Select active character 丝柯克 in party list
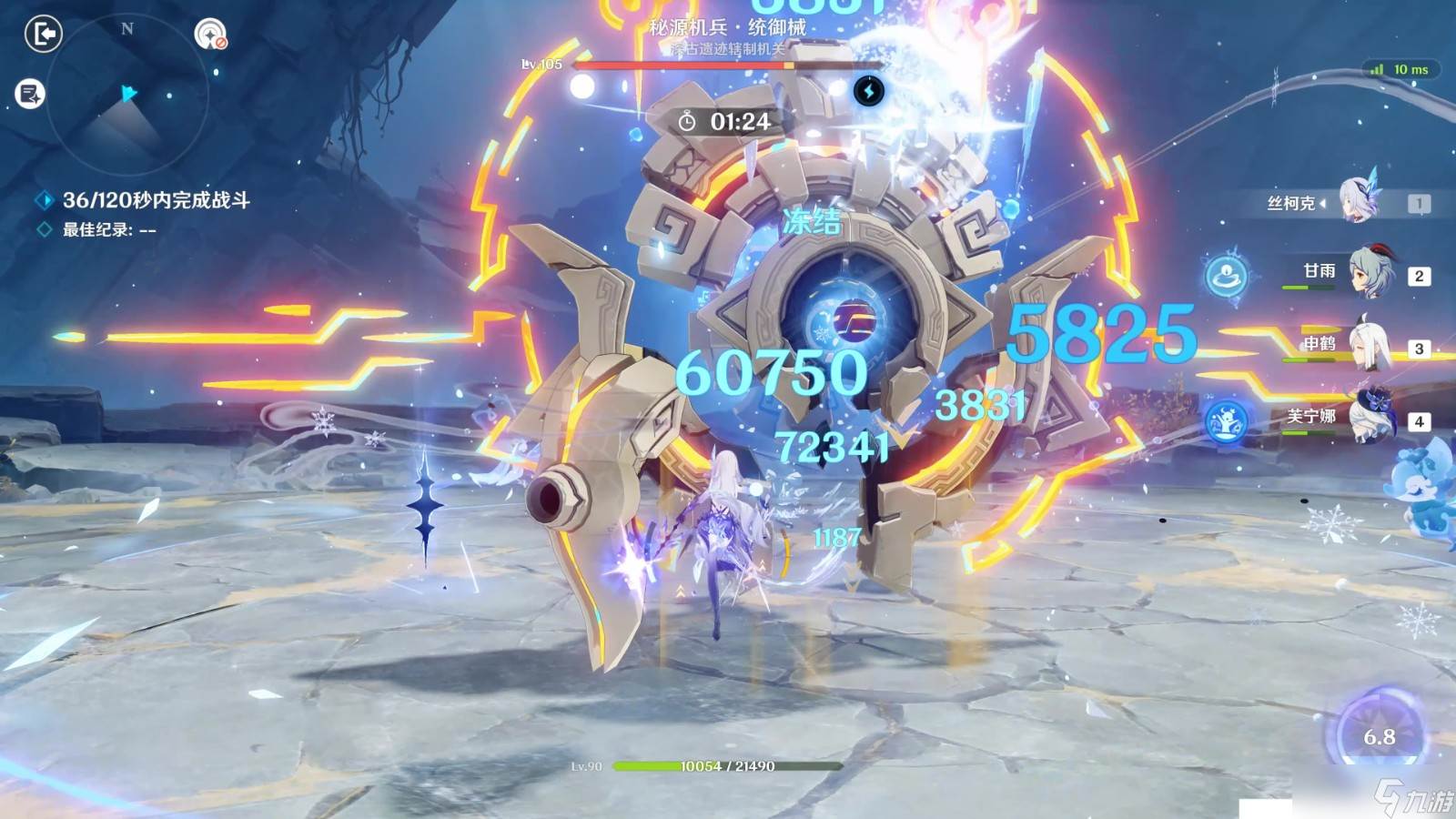The width and height of the screenshot is (1456, 819). tap(1360, 201)
